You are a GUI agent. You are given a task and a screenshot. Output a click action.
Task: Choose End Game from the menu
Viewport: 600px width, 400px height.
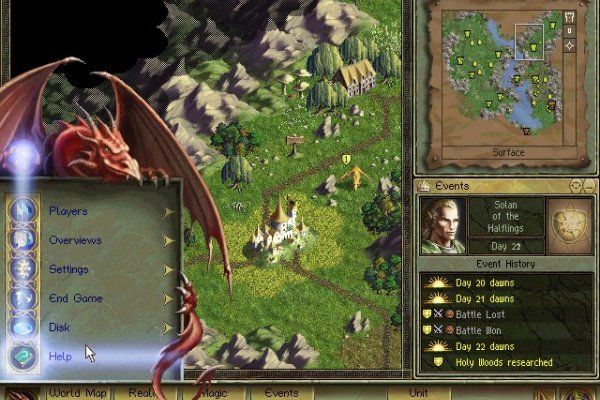click(75, 298)
